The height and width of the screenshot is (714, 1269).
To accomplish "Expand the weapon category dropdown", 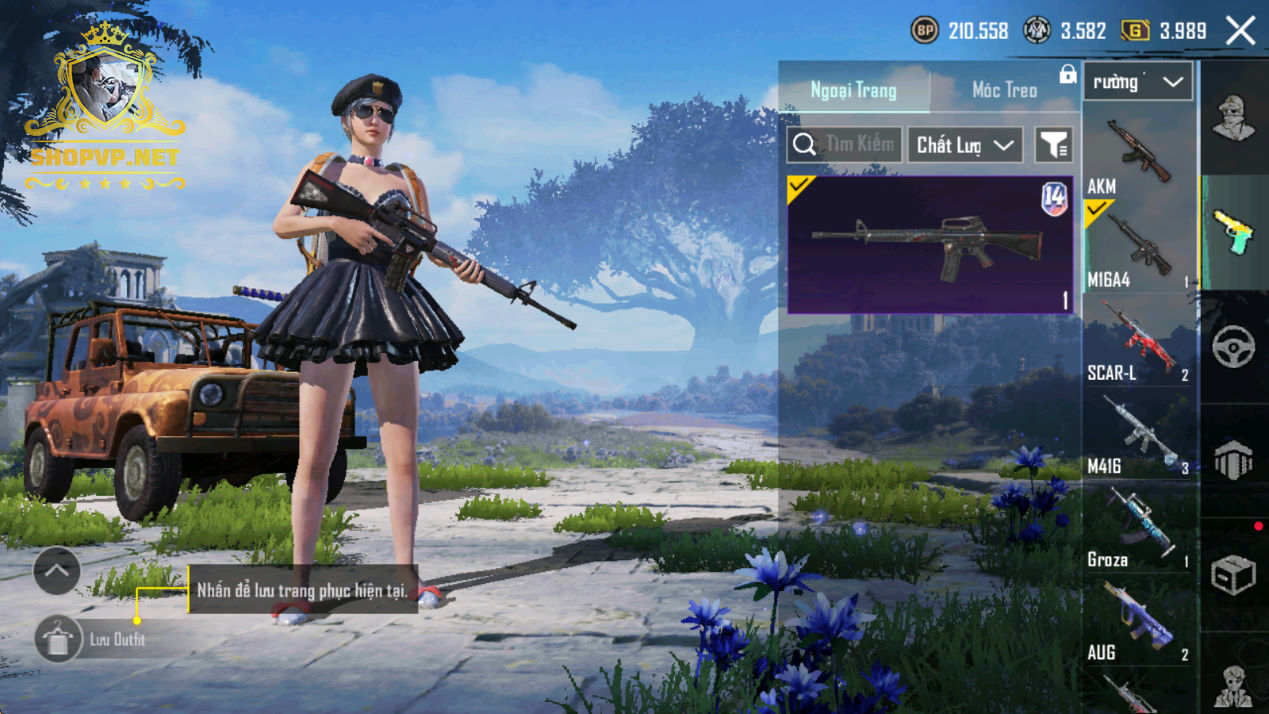I will click(x=1138, y=82).
